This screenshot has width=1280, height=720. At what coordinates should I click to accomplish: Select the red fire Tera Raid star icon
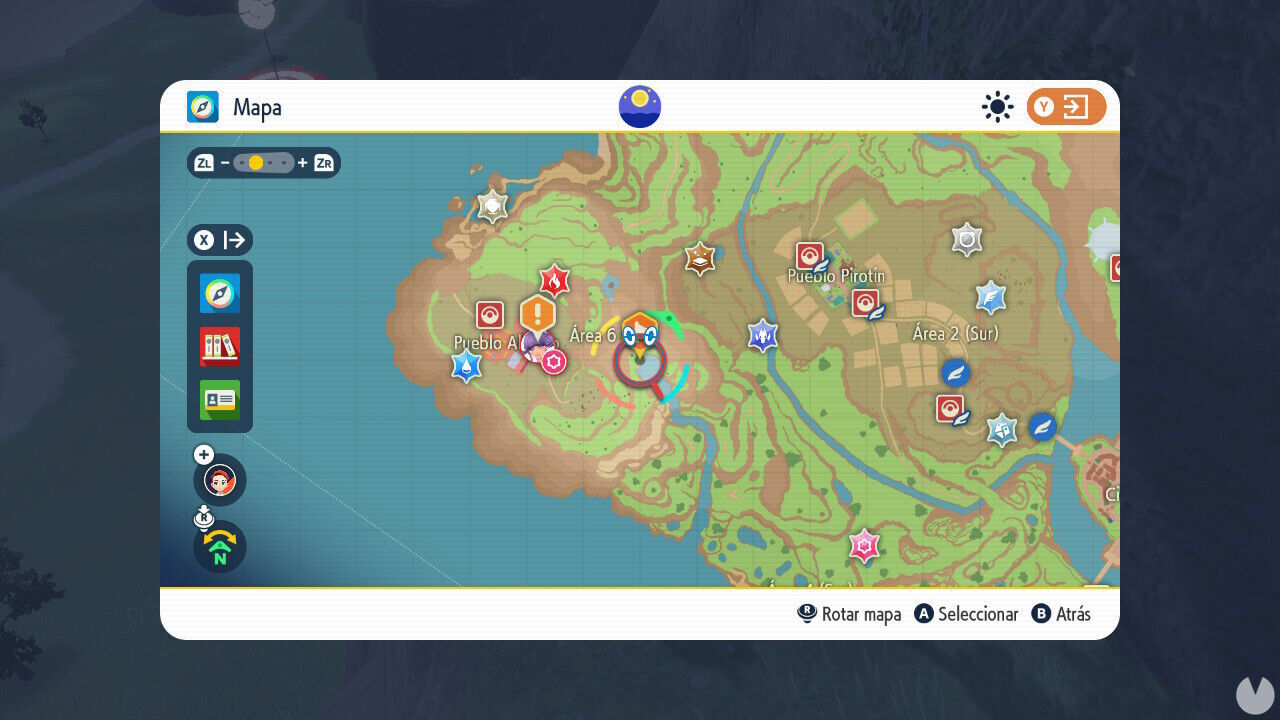click(556, 280)
